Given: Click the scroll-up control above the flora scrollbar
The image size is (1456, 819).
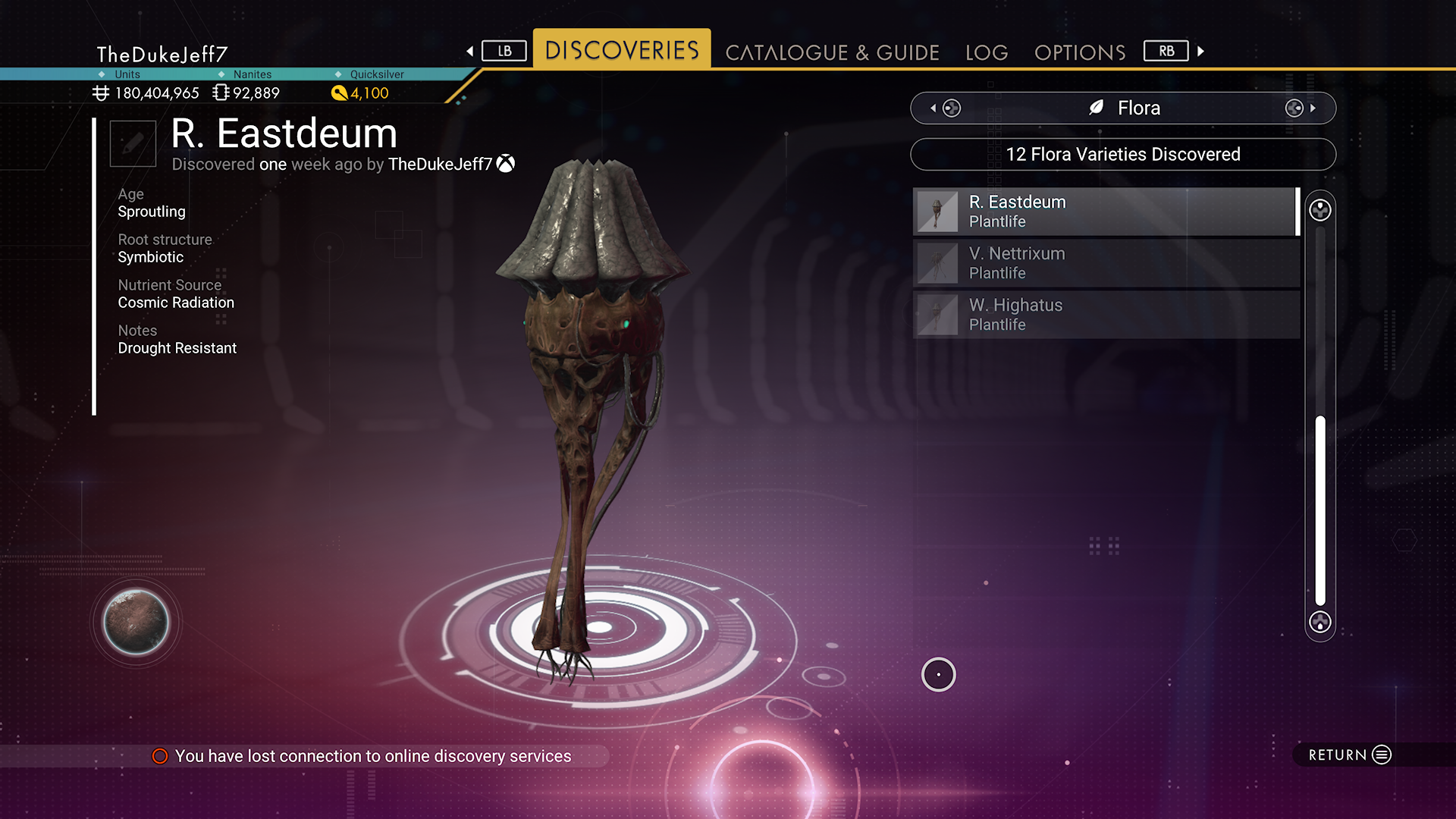Looking at the screenshot, I should (1320, 210).
